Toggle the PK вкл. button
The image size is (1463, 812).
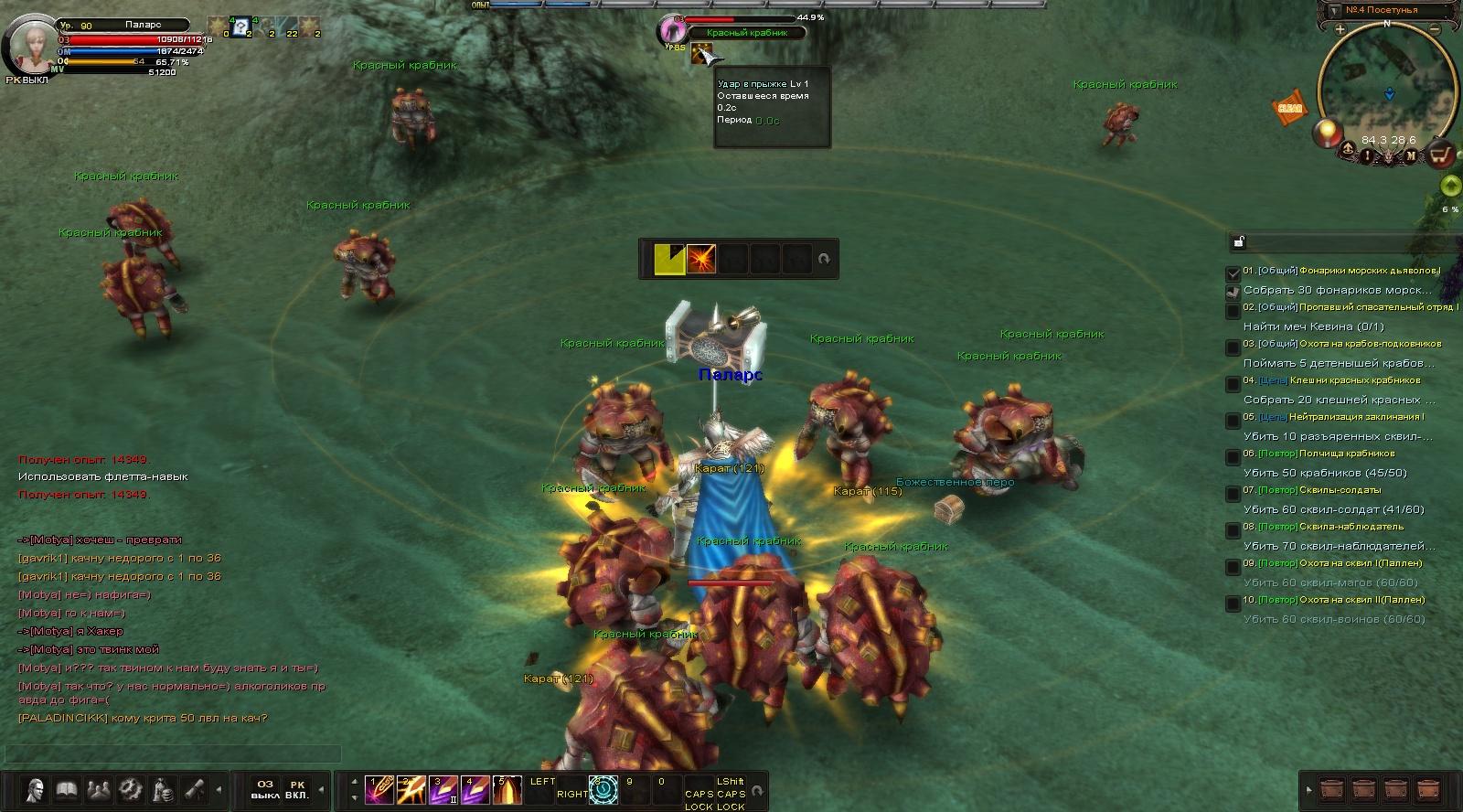pyautogui.click(x=297, y=789)
